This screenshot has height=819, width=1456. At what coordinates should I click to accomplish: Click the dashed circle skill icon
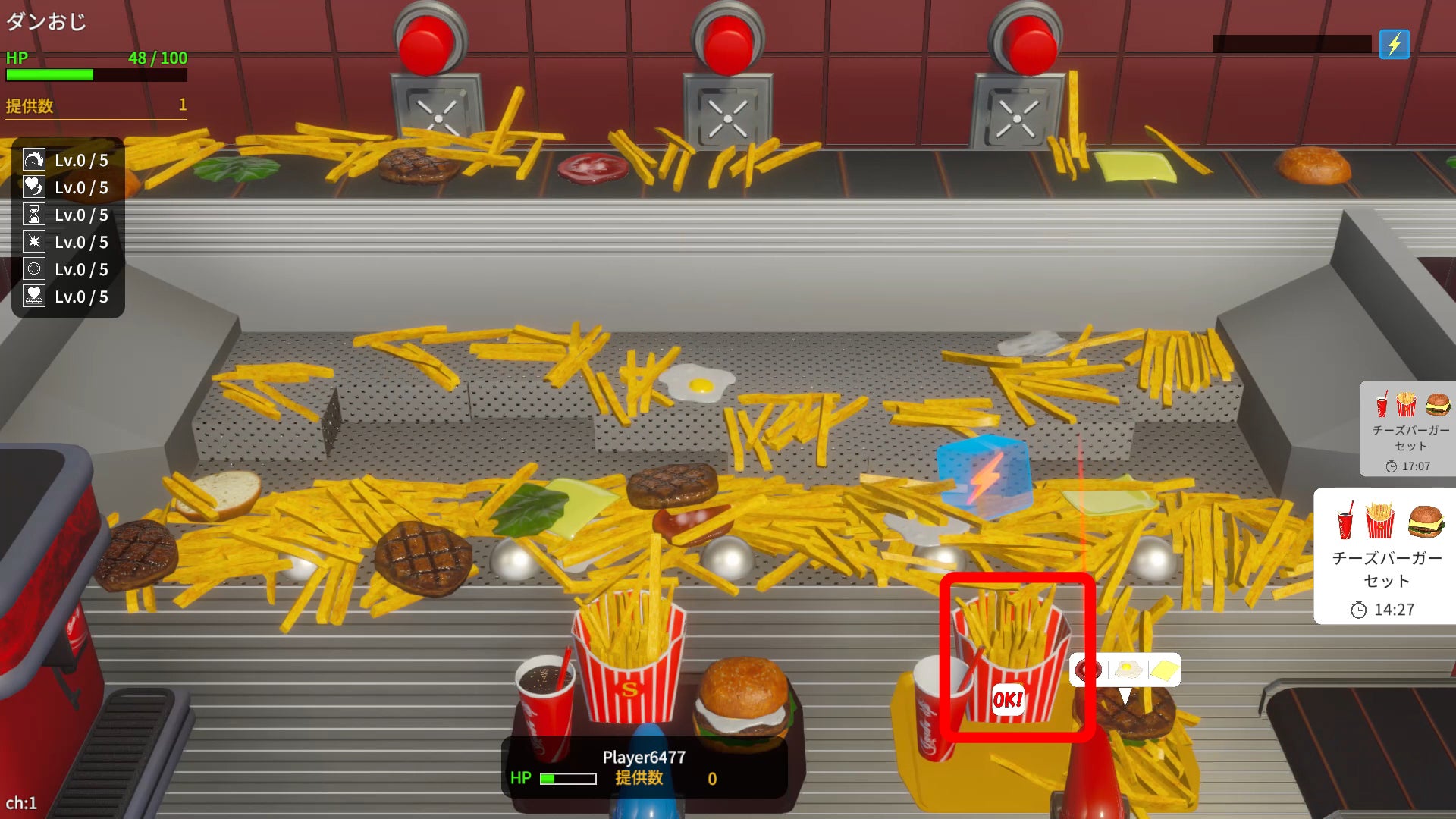[x=34, y=269]
